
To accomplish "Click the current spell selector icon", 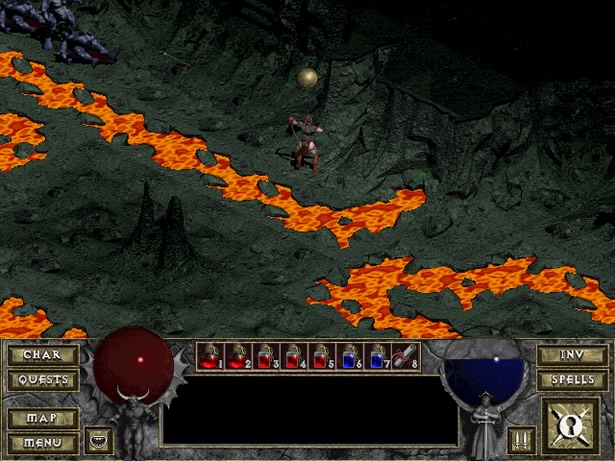I will [x=571, y=425].
